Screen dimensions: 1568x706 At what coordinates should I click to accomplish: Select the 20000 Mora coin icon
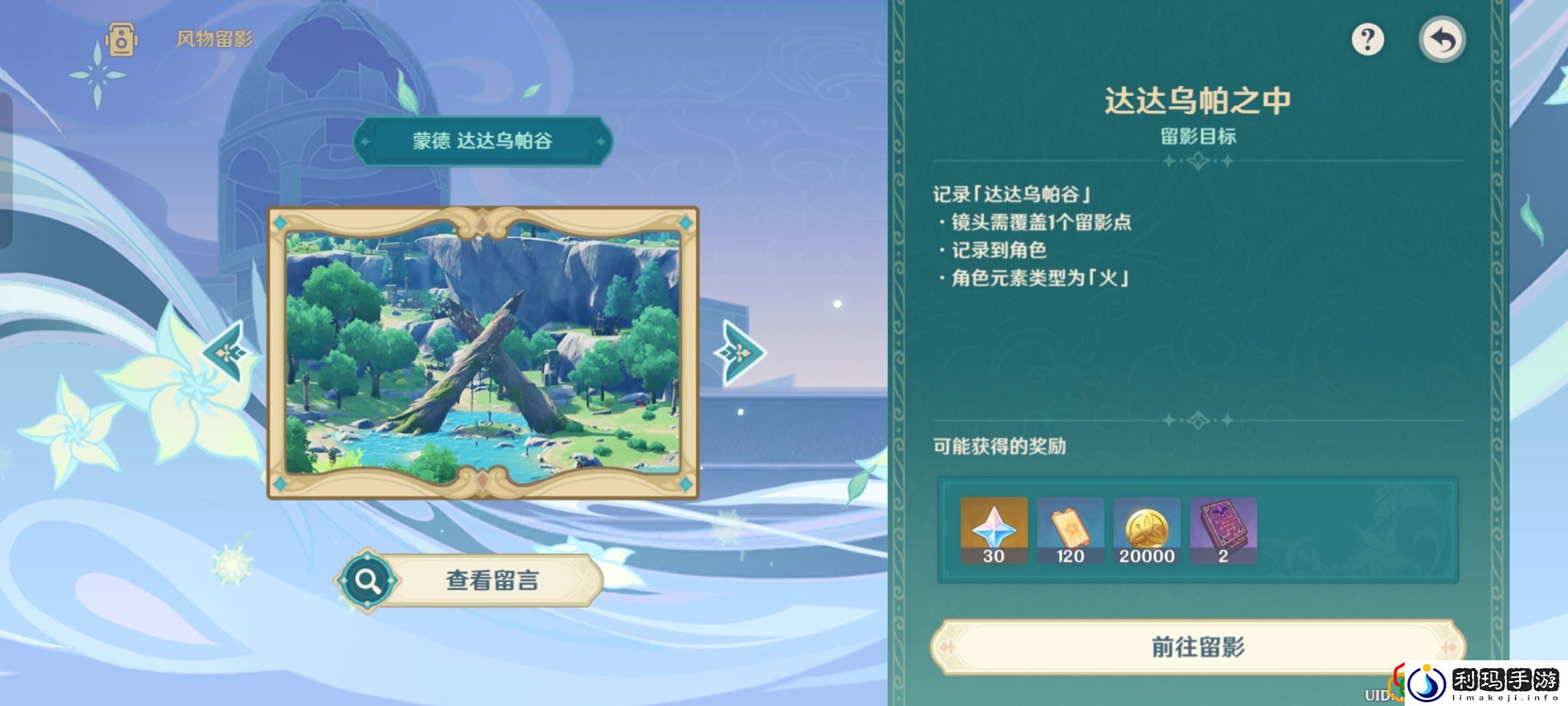pyautogui.click(x=1146, y=529)
